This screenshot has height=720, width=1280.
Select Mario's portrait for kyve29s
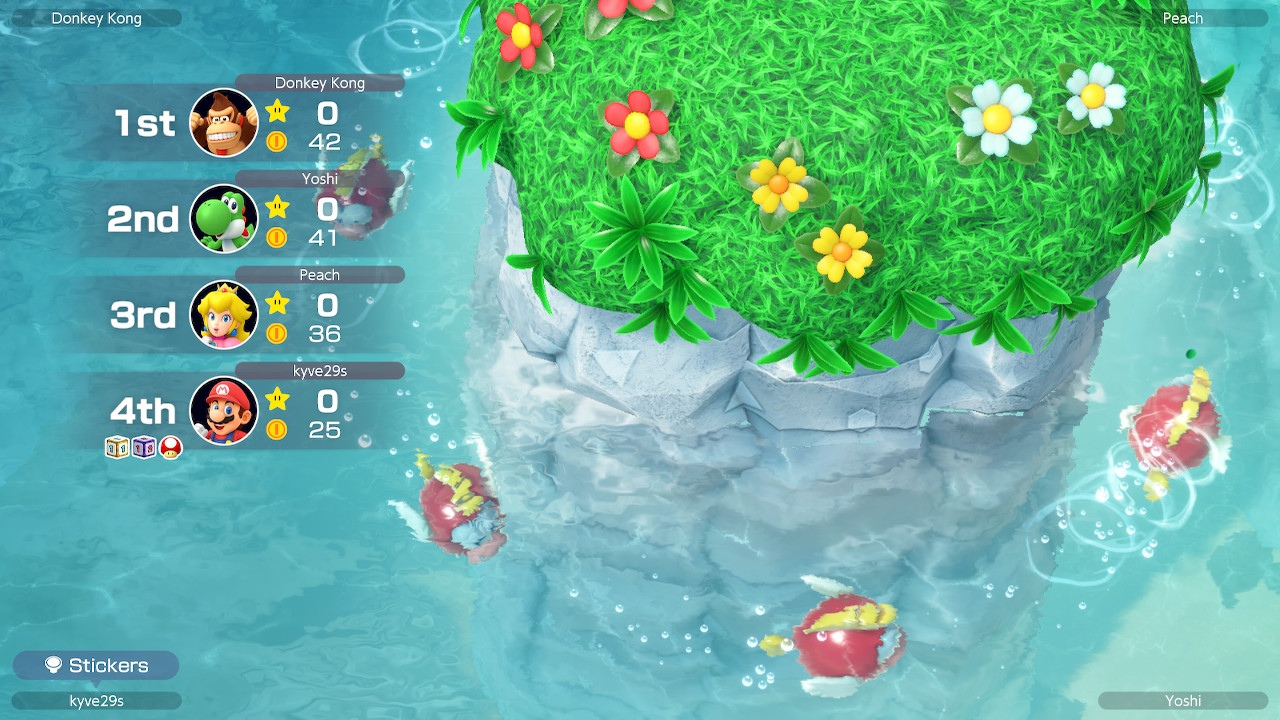pos(224,411)
